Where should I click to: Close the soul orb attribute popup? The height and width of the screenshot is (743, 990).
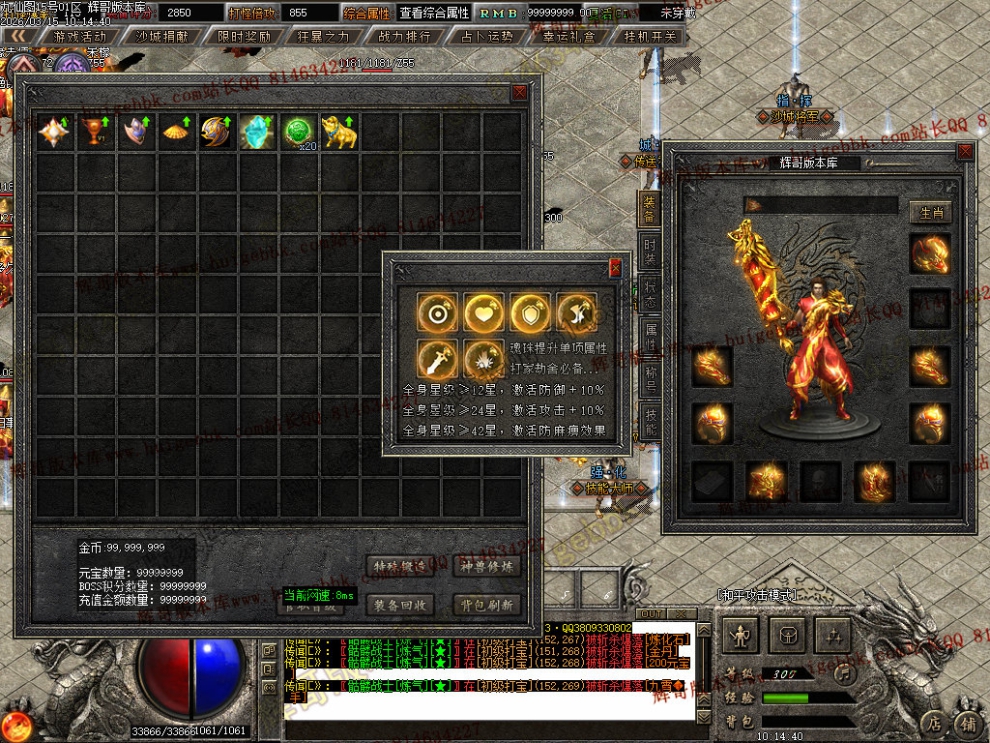click(x=615, y=267)
